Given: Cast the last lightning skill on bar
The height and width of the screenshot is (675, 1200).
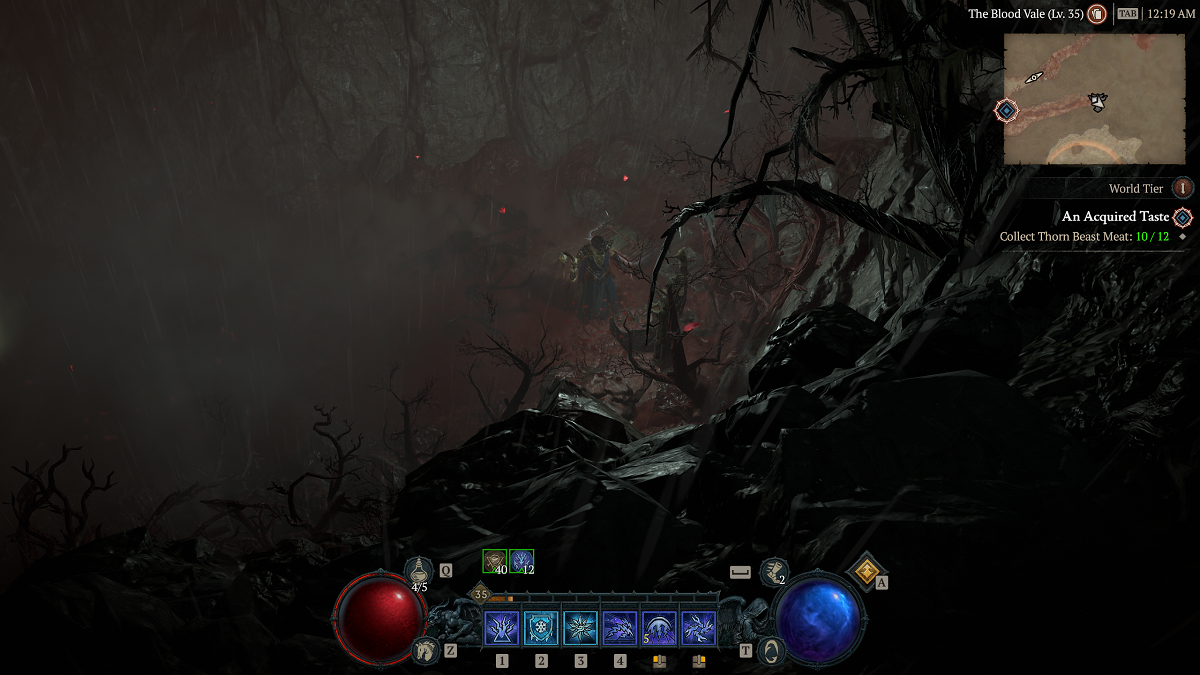Looking at the screenshot, I should (x=699, y=629).
